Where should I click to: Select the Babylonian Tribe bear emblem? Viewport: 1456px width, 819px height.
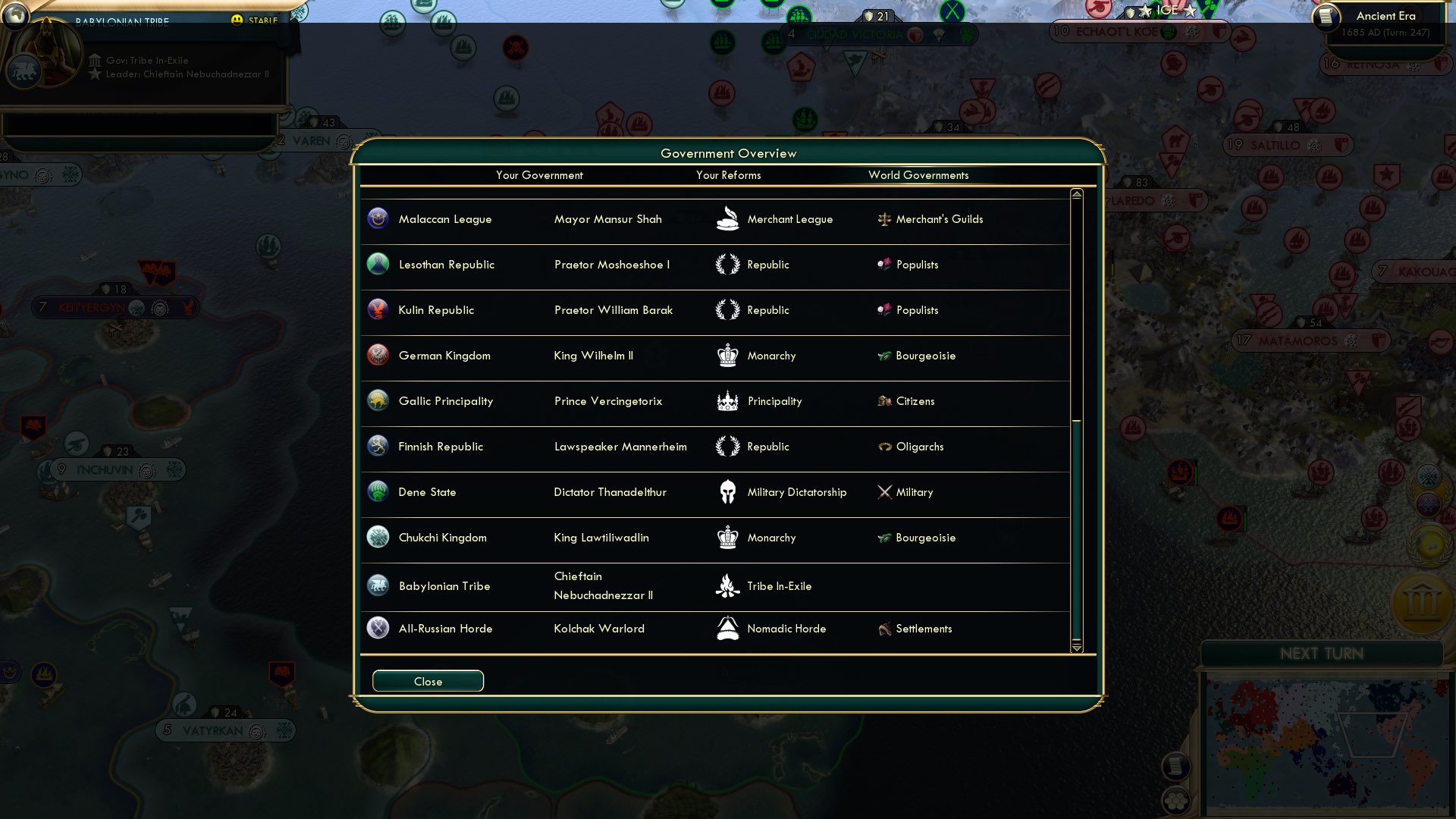[378, 585]
